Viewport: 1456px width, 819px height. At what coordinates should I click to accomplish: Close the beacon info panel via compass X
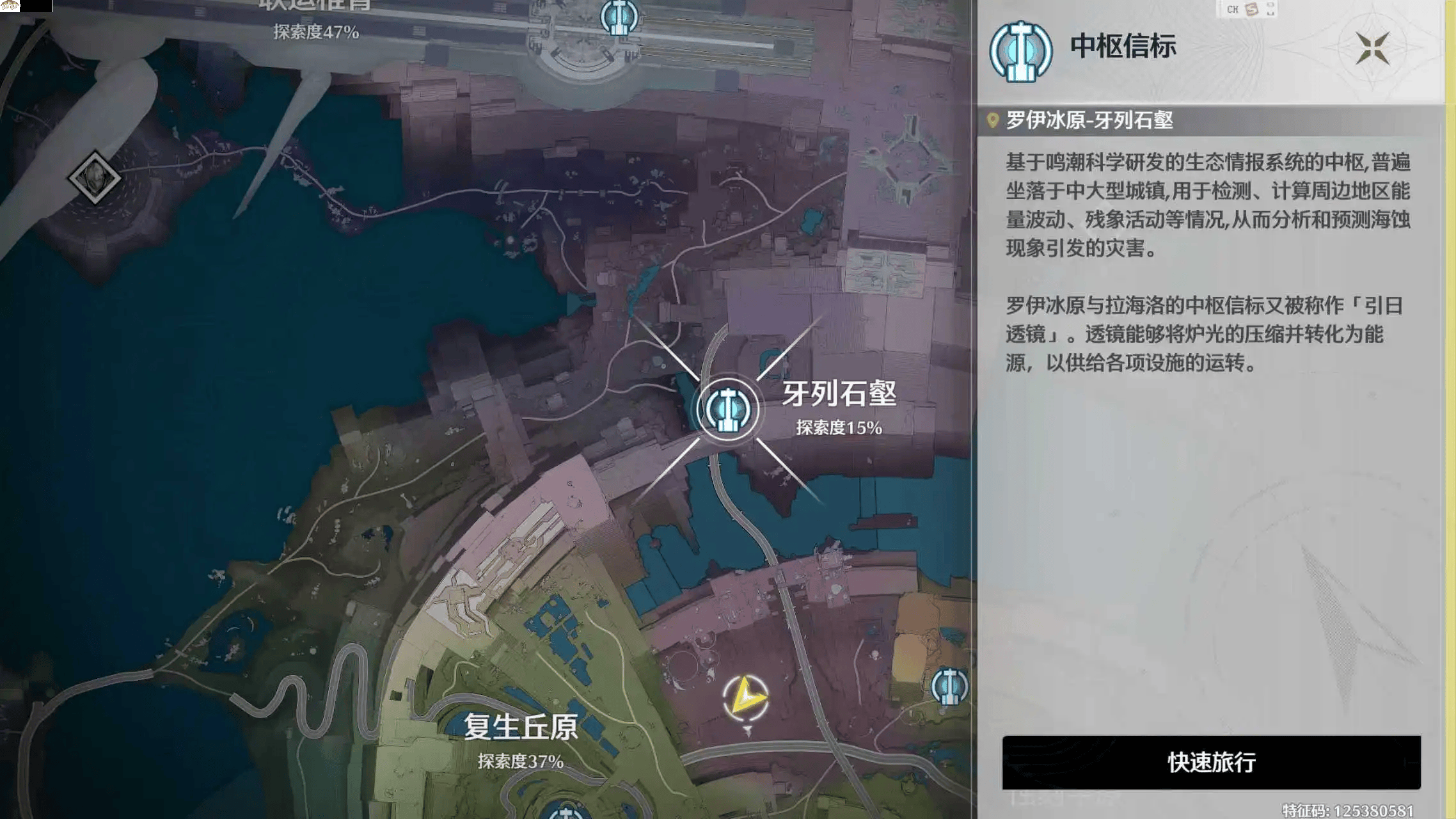(1373, 48)
